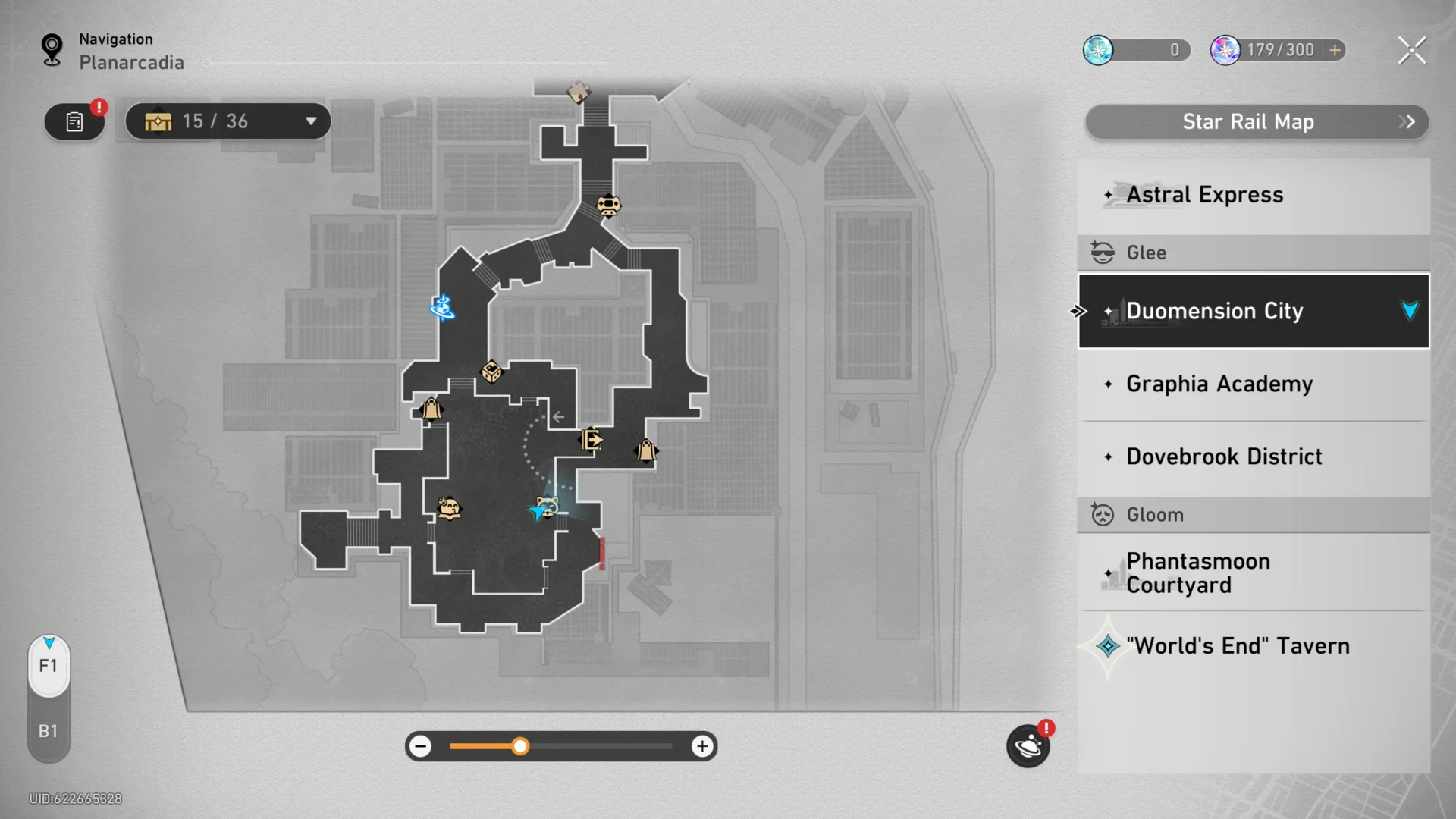
Task: Select the exit door map marker
Action: (591, 439)
